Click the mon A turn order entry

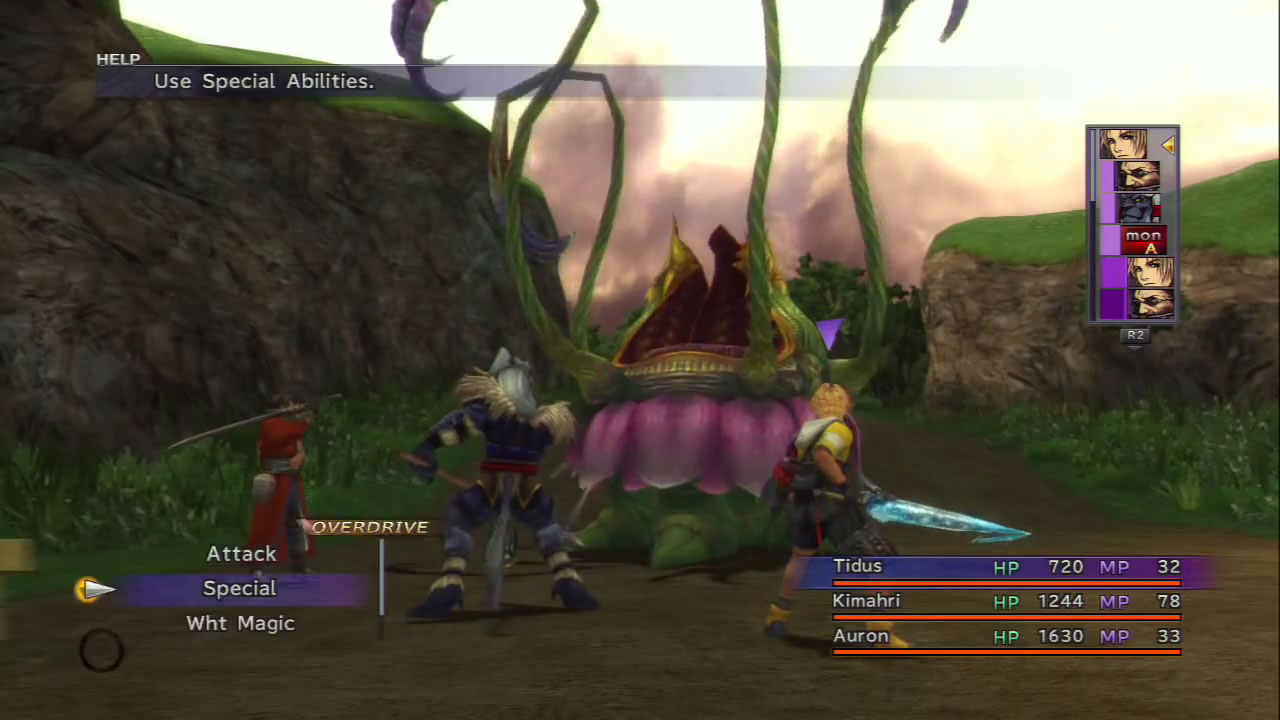point(1142,241)
